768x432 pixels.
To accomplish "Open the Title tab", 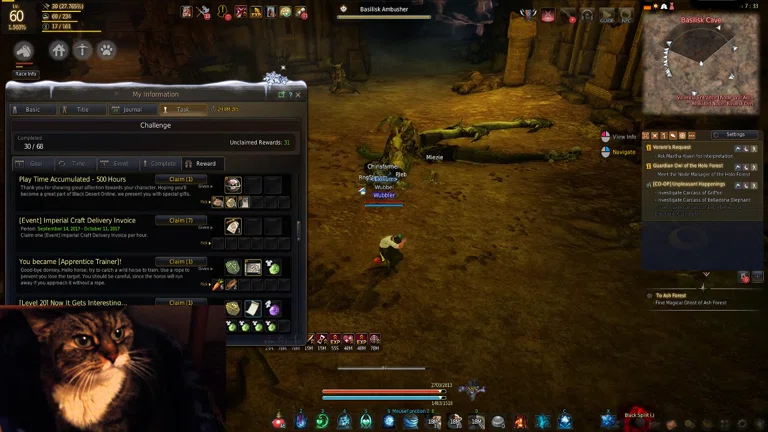I will coord(82,109).
